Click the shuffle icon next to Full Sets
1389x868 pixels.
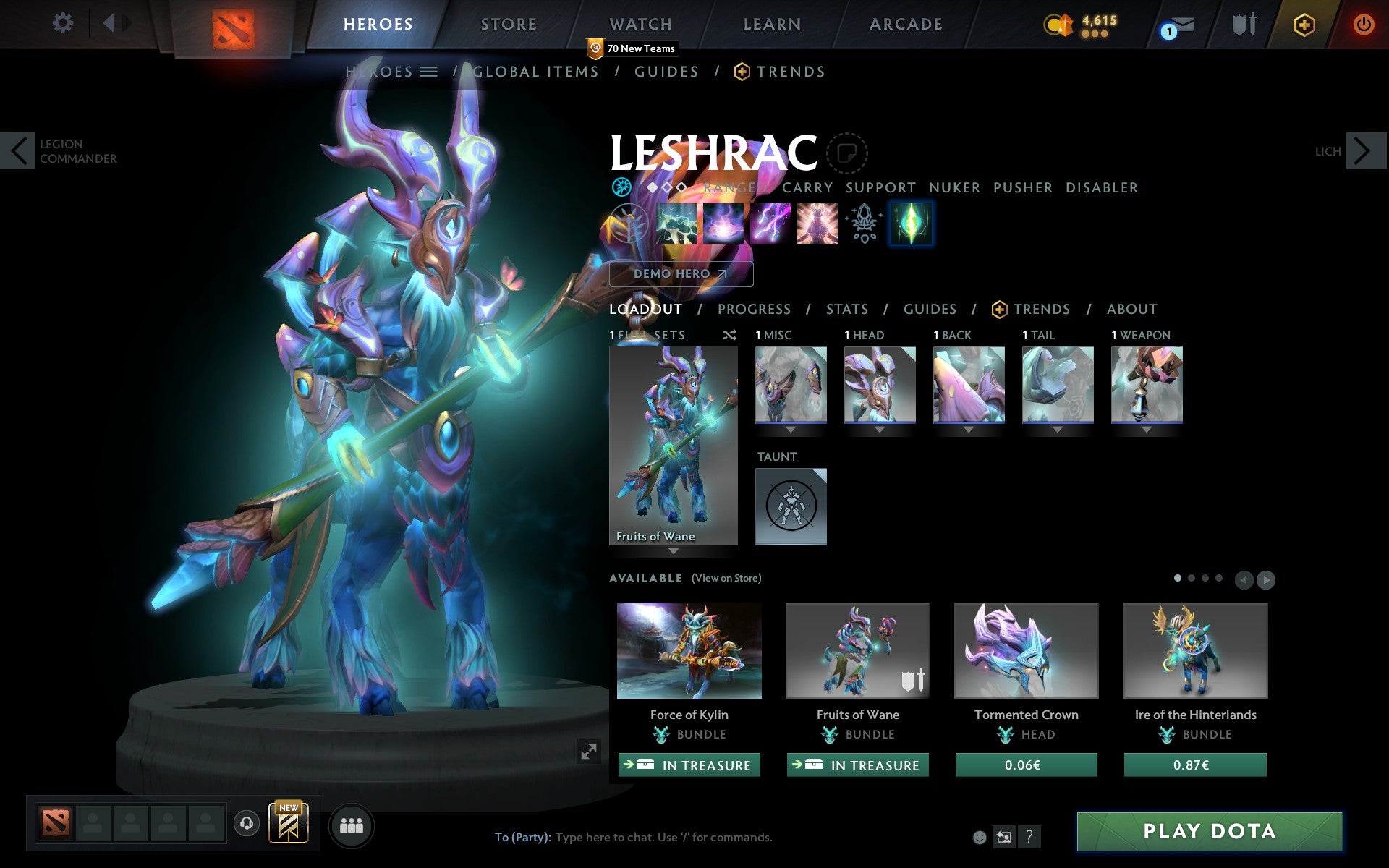[x=729, y=335]
